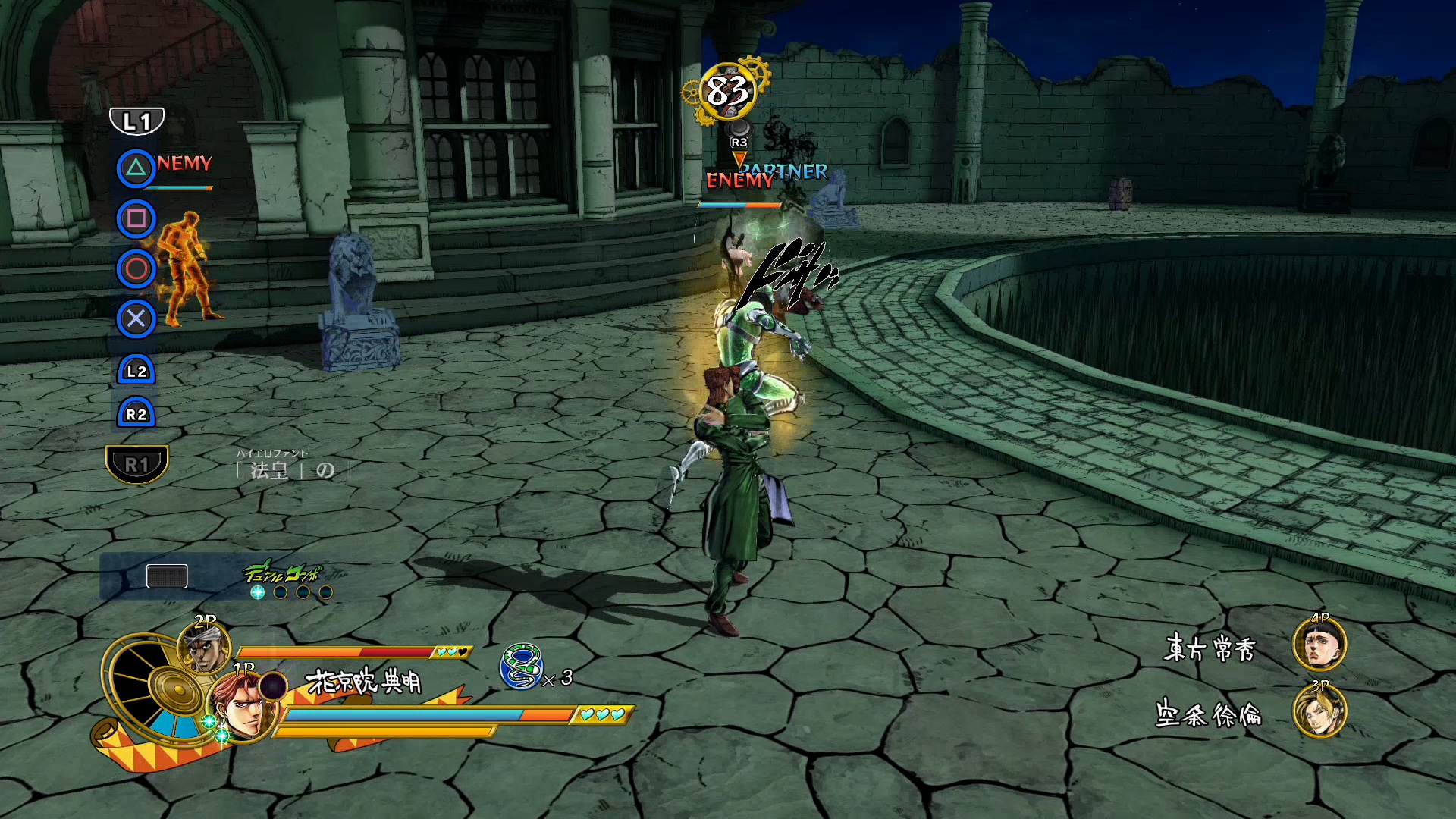The width and height of the screenshot is (1456, 819).
Task: Select Joshu Higashikata's 4P portrait
Action: pyautogui.click(x=1319, y=644)
